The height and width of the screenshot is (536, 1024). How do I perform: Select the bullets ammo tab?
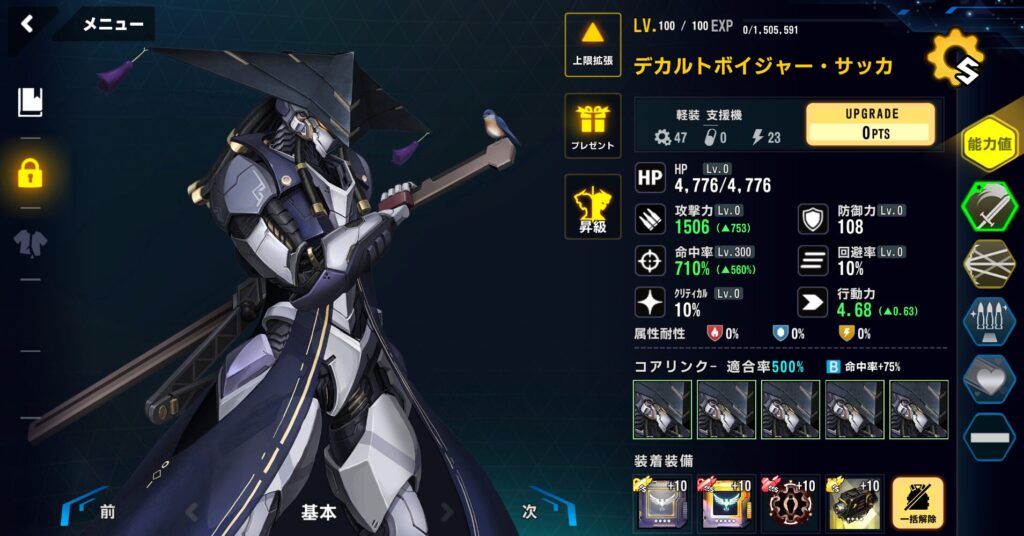(x=990, y=322)
